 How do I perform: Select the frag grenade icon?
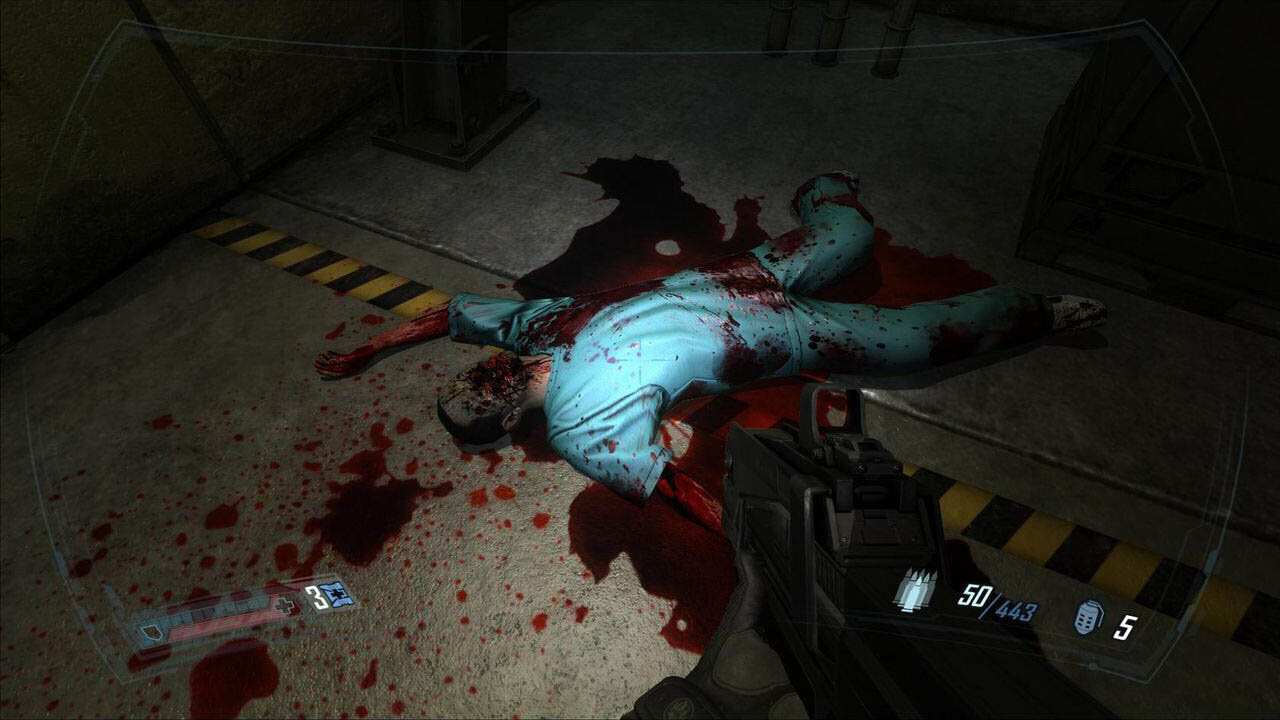pyautogui.click(x=1088, y=616)
